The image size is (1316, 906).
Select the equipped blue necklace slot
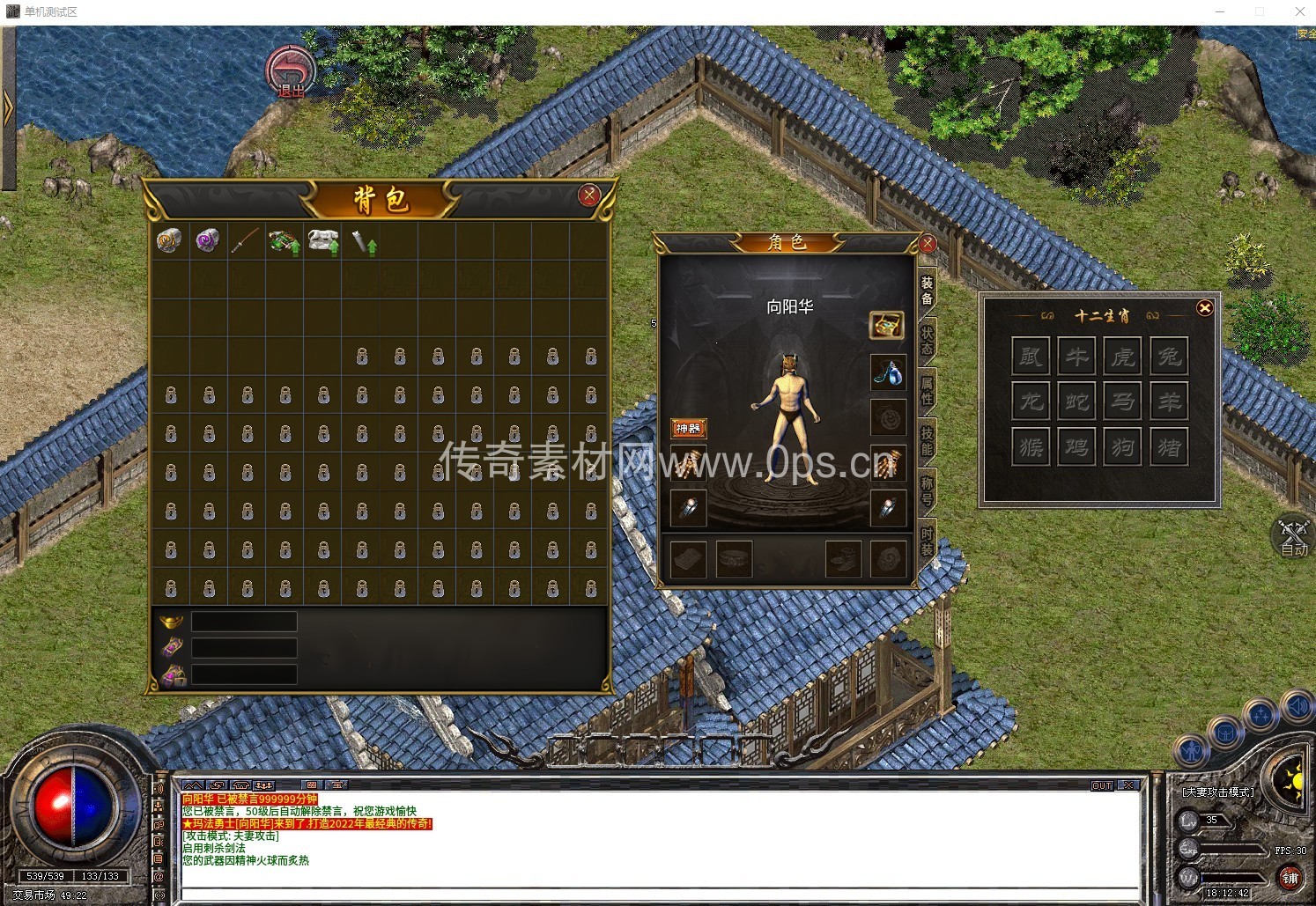pos(888,372)
